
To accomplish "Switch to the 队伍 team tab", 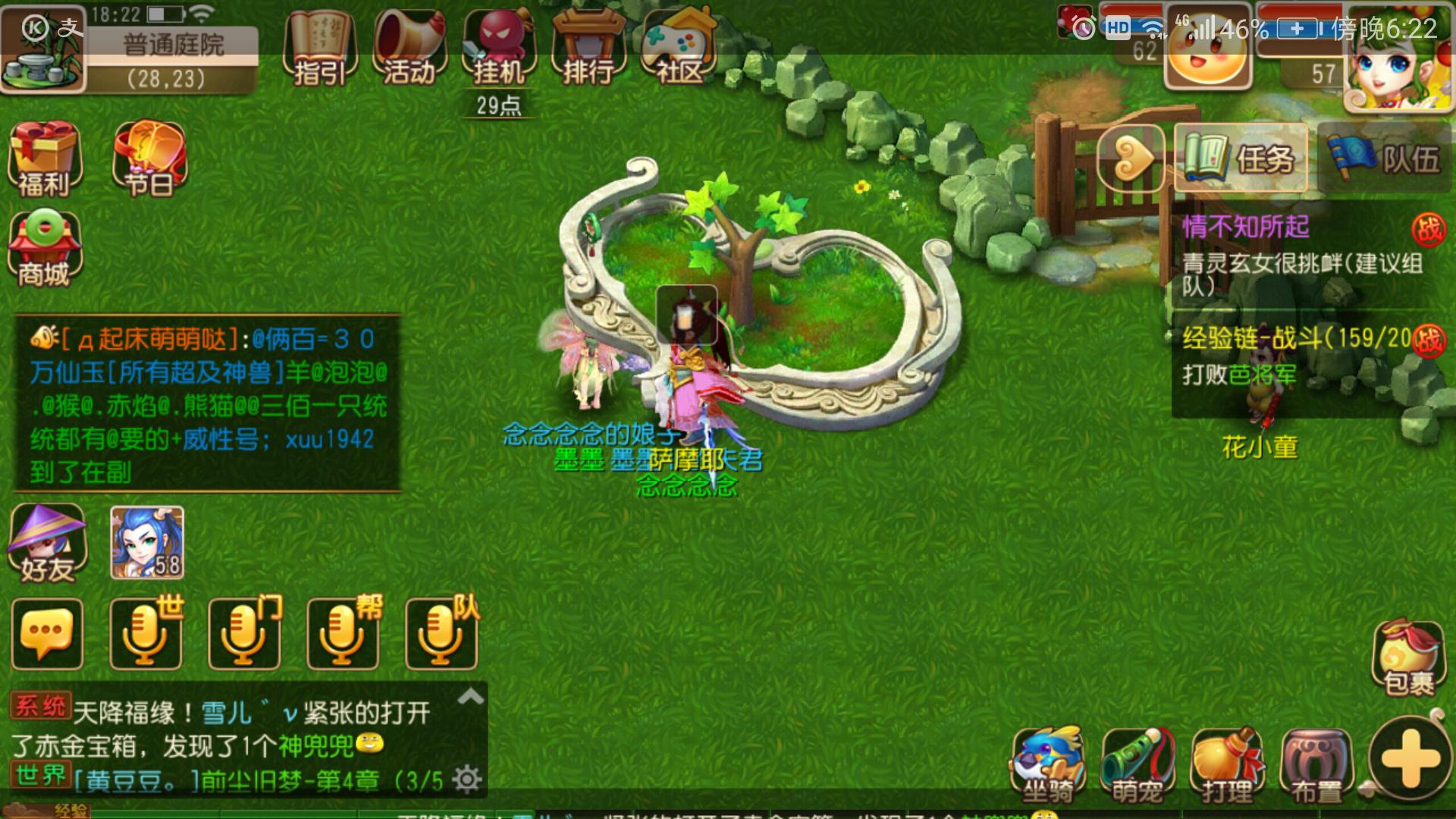I will (x=1385, y=158).
